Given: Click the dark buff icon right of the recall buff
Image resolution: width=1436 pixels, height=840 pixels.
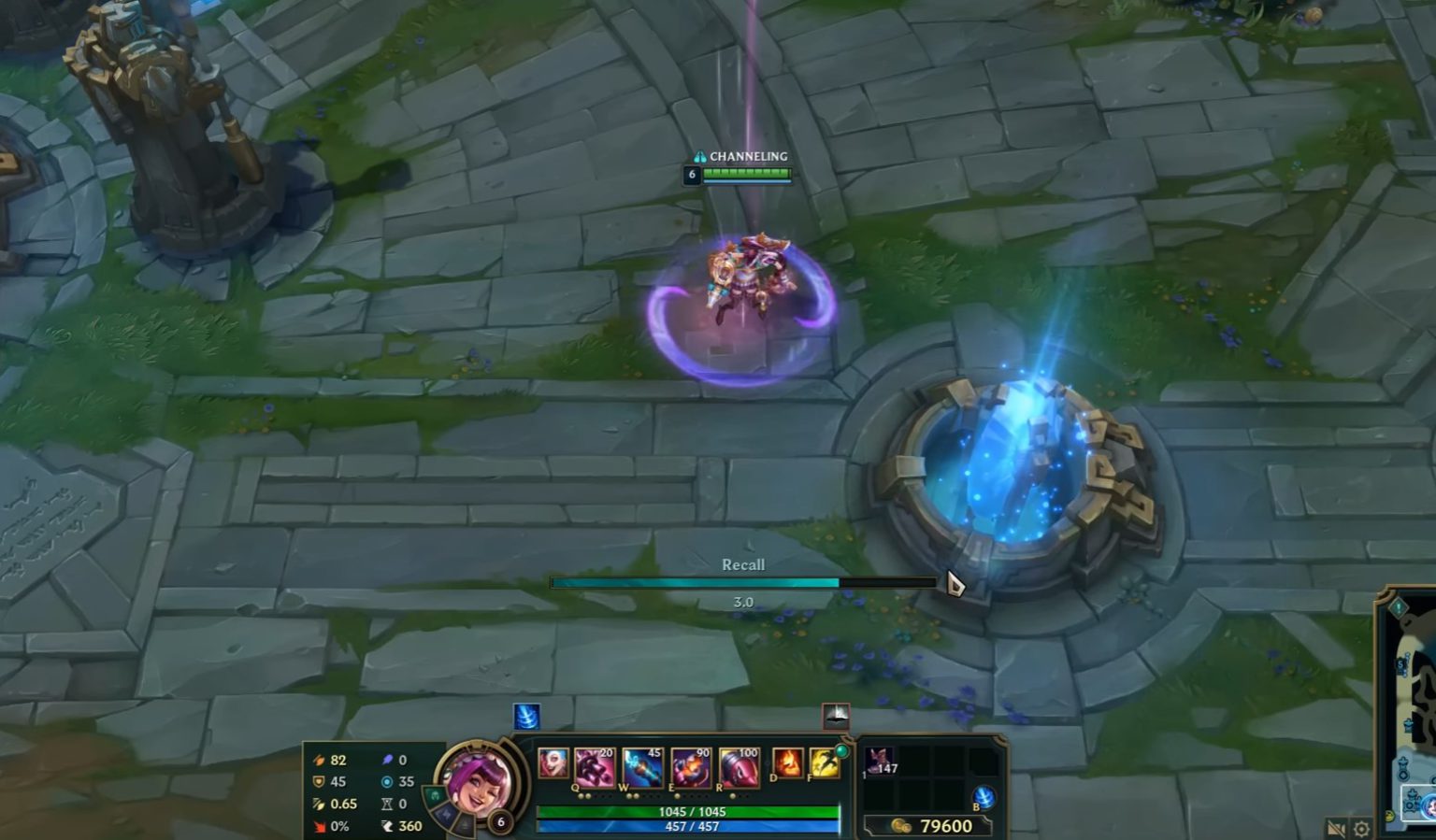Looking at the screenshot, I should click(x=836, y=716).
